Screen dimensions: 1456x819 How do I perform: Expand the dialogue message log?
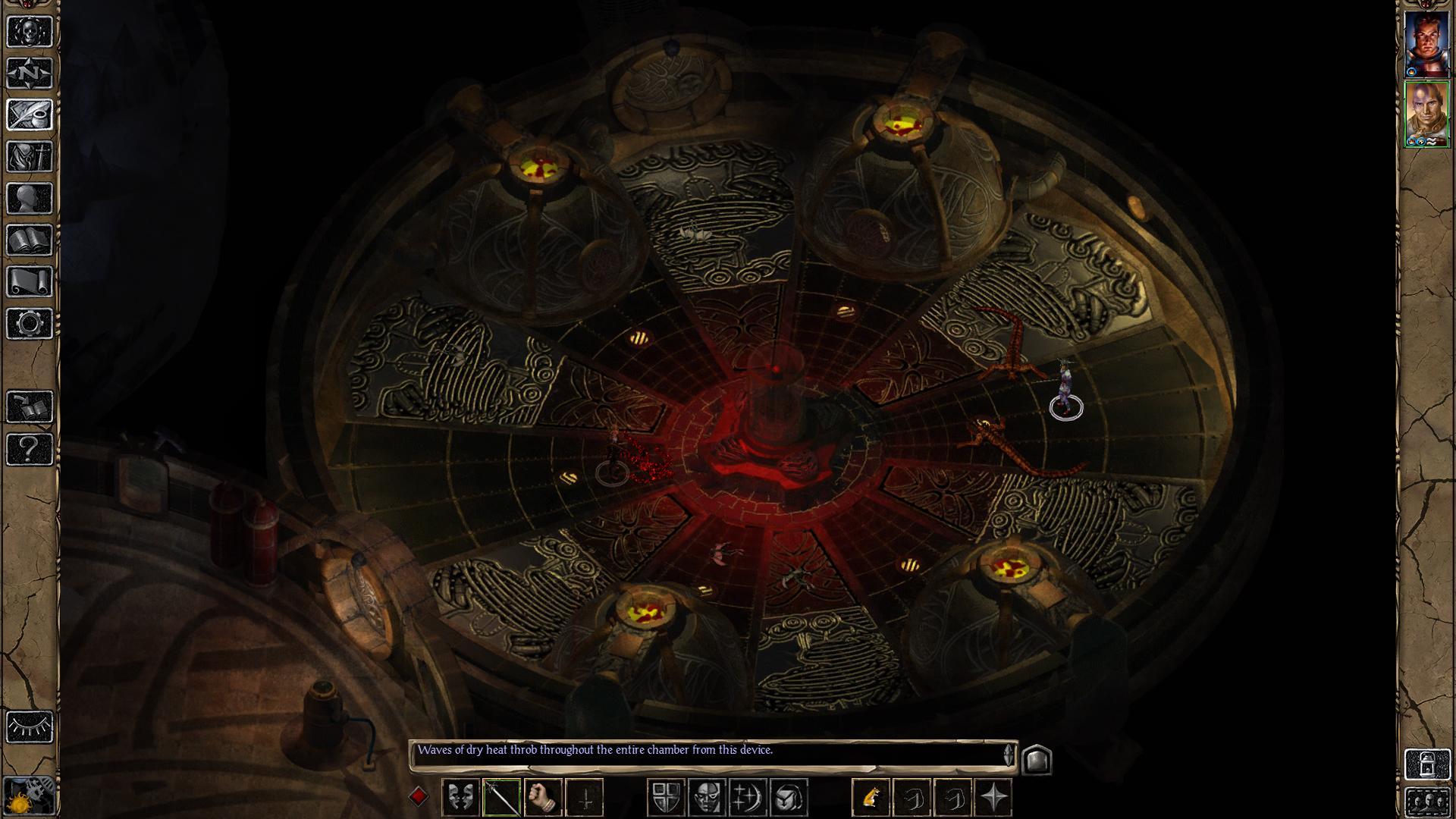pos(1037,759)
